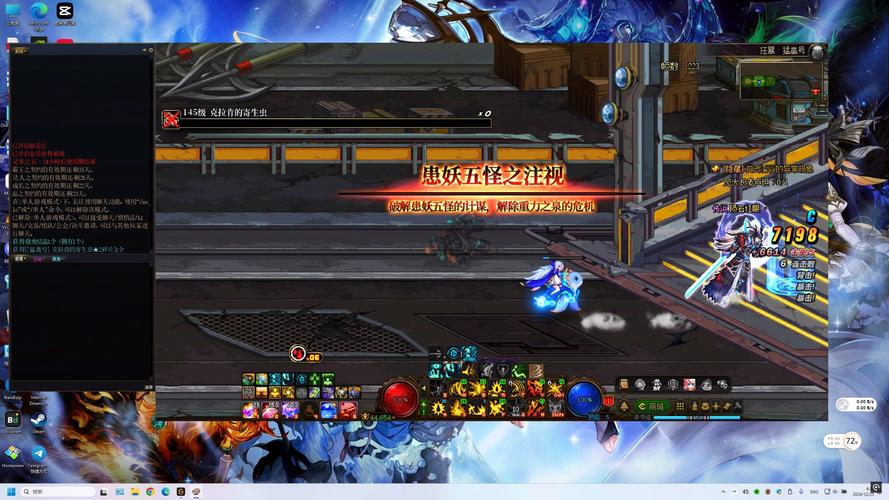Viewport: 889px width, 500px height.
Task: Click the round gear button beside the dungeon name
Action: click(817, 51)
